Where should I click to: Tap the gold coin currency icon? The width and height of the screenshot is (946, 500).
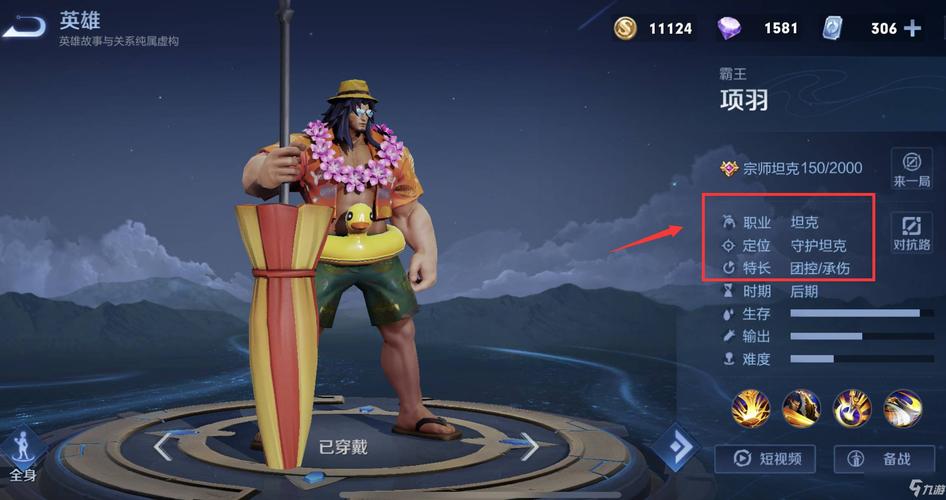tap(626, 28)
